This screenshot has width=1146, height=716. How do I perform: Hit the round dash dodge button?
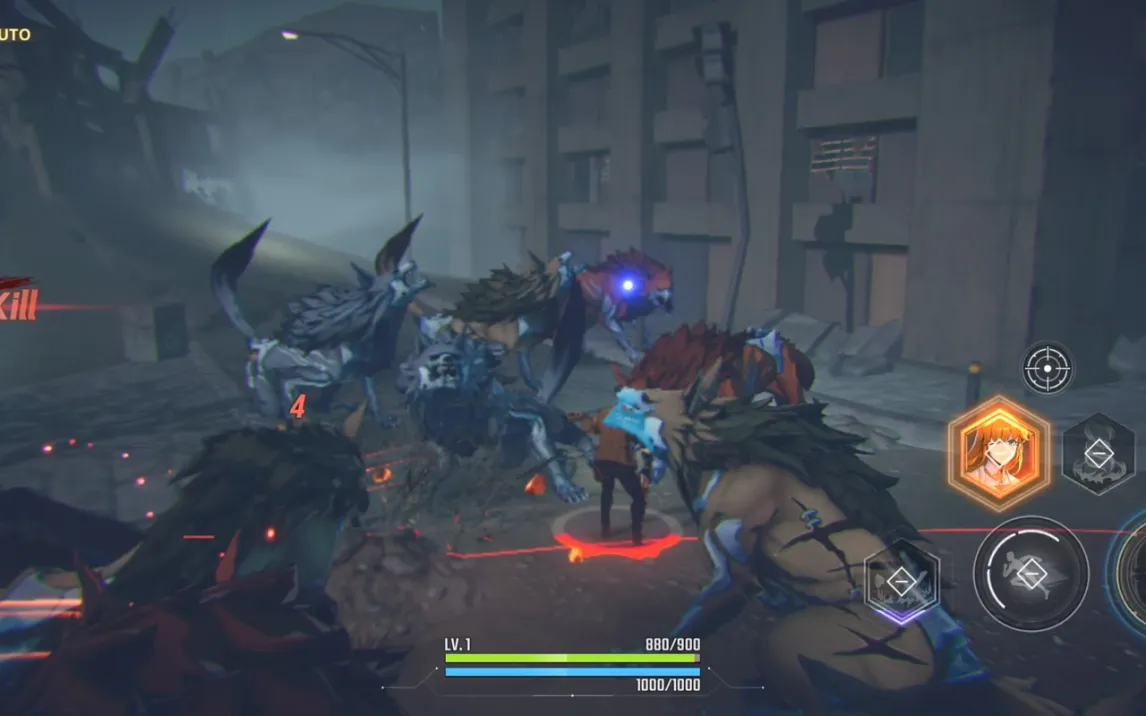pyautogui.click(x=1031, y=573)
